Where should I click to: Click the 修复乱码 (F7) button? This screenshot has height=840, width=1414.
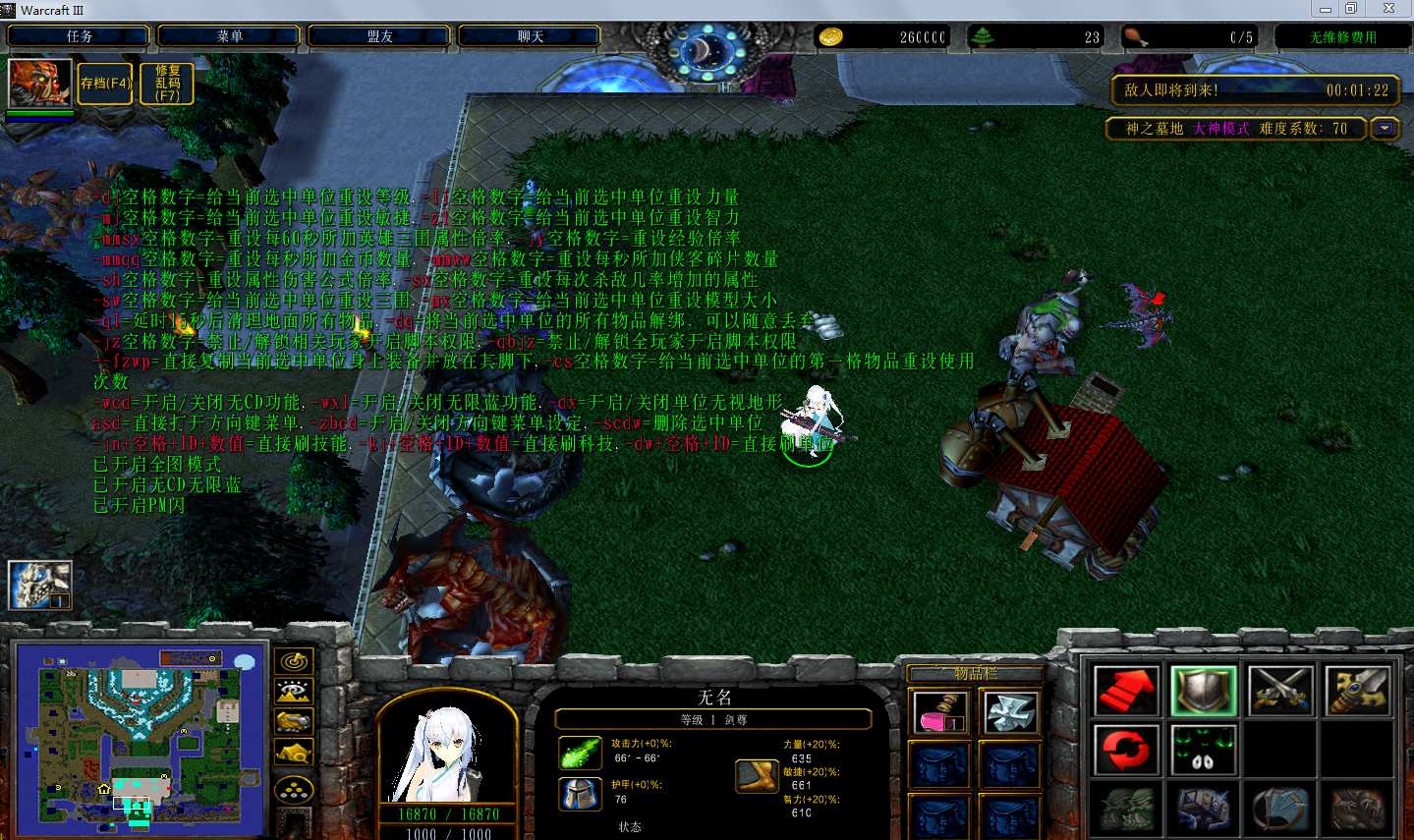click(168, 84)
